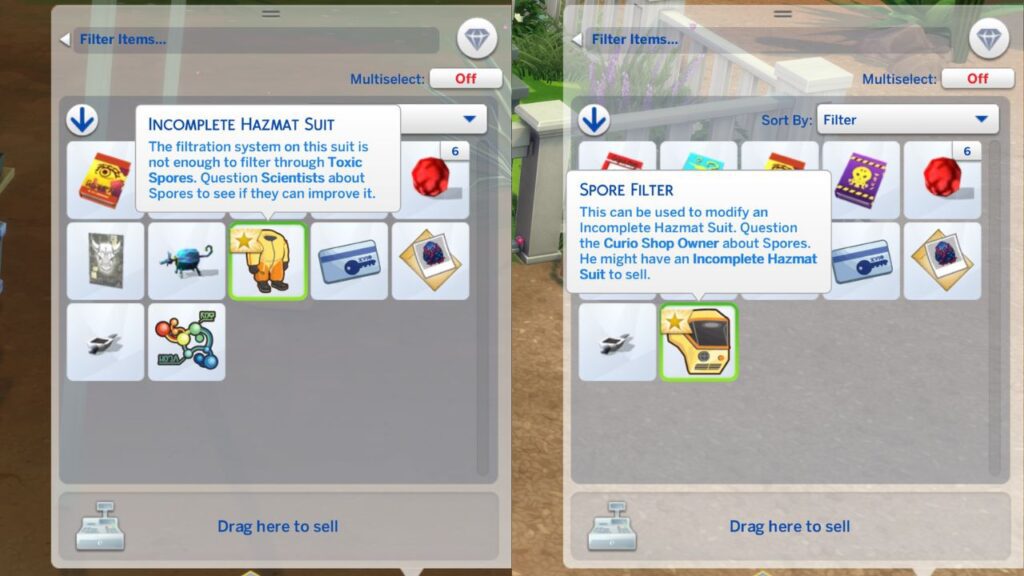Select the red gem stack above the Hazmat Suit
Image resolution: width=1024 pixels, height=576 pixels.
tap(431, 179)
